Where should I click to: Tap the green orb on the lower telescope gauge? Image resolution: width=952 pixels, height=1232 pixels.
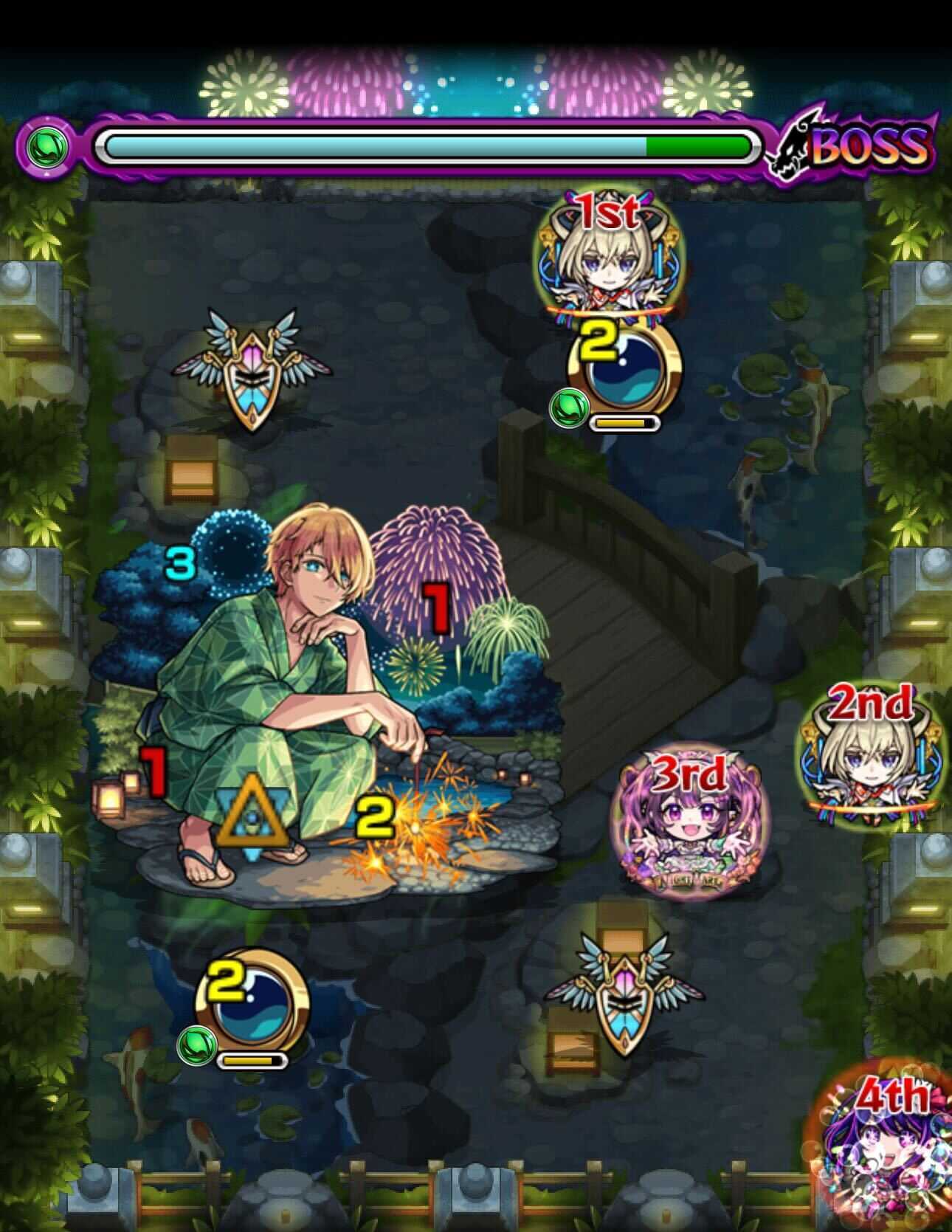[196, 1047]
